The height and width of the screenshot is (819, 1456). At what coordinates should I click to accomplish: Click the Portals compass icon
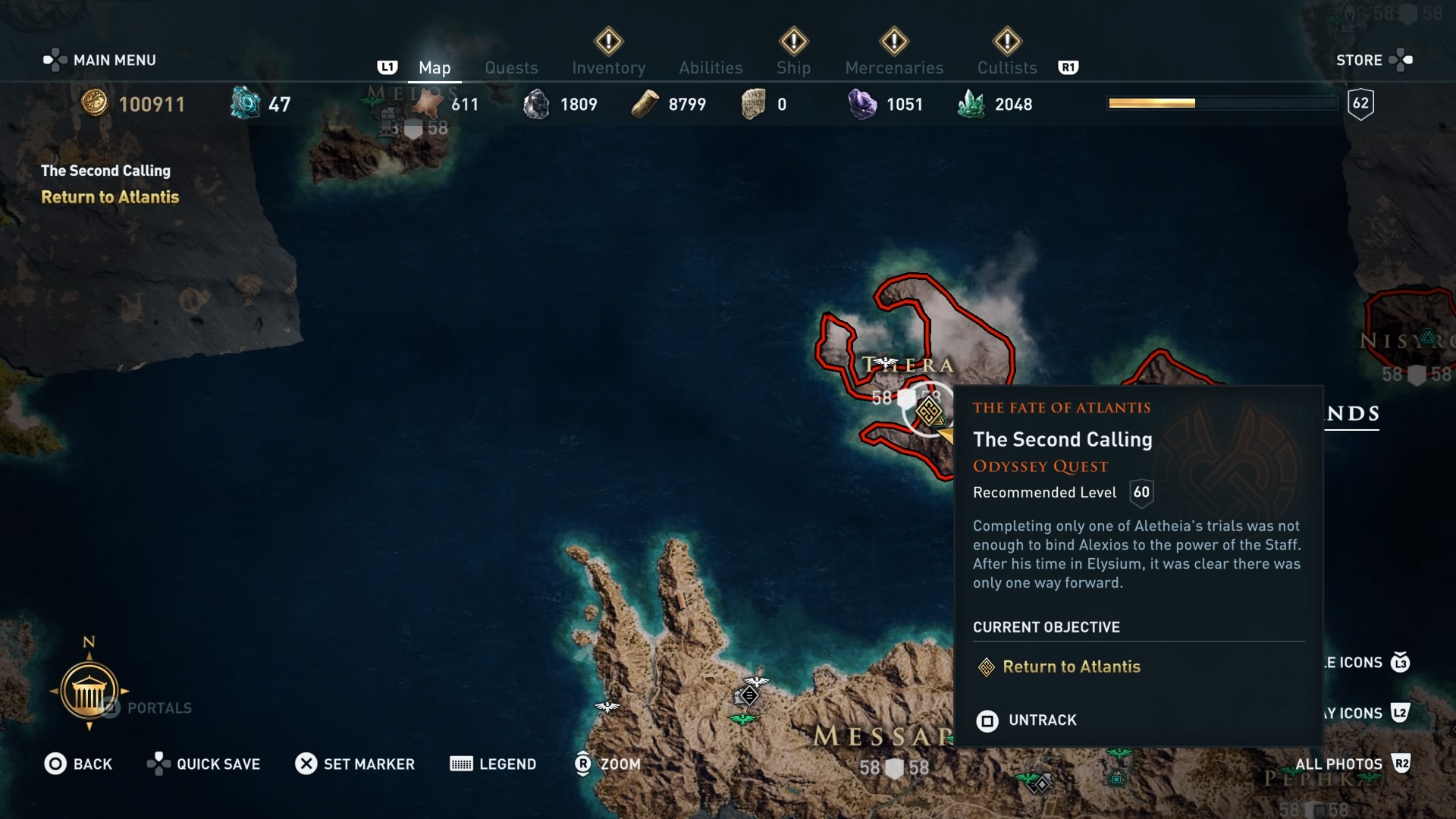[89, 690]
